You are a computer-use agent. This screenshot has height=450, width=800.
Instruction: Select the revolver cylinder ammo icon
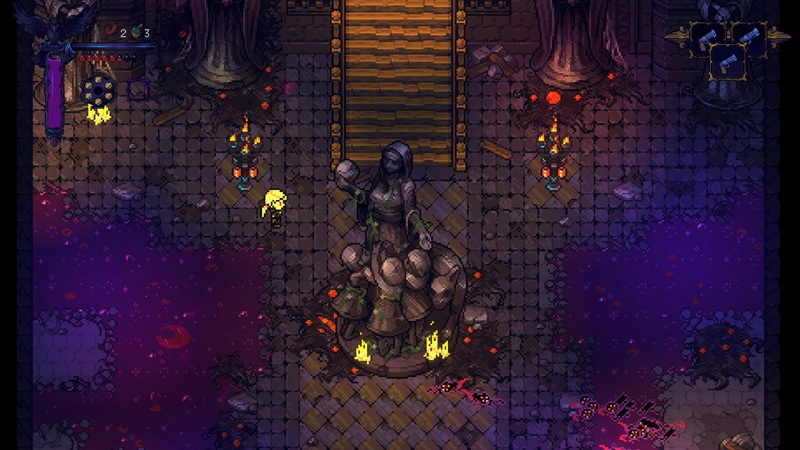[99, 90]
